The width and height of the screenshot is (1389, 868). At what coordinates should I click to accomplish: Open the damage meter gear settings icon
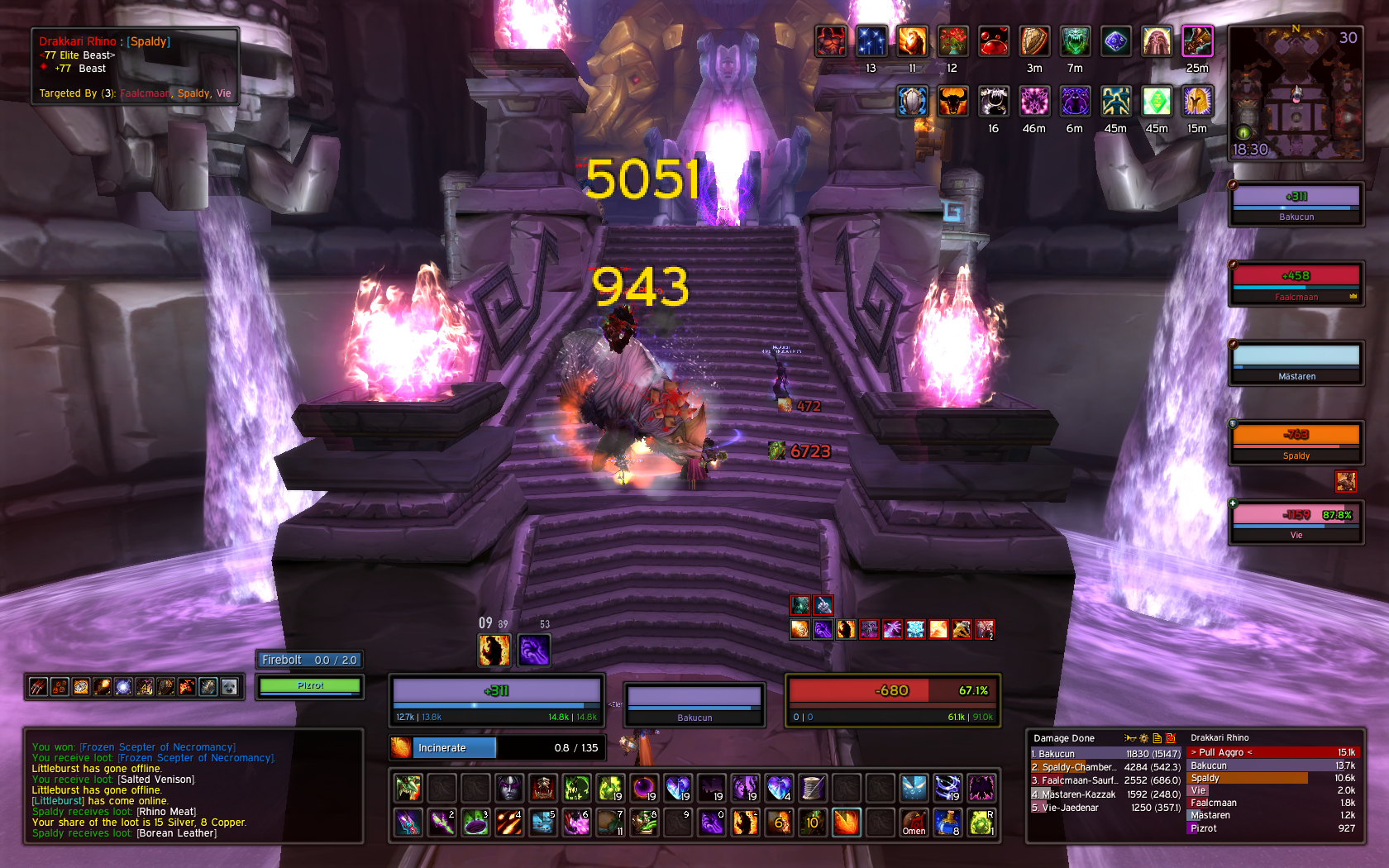[x=1143, y=738]
